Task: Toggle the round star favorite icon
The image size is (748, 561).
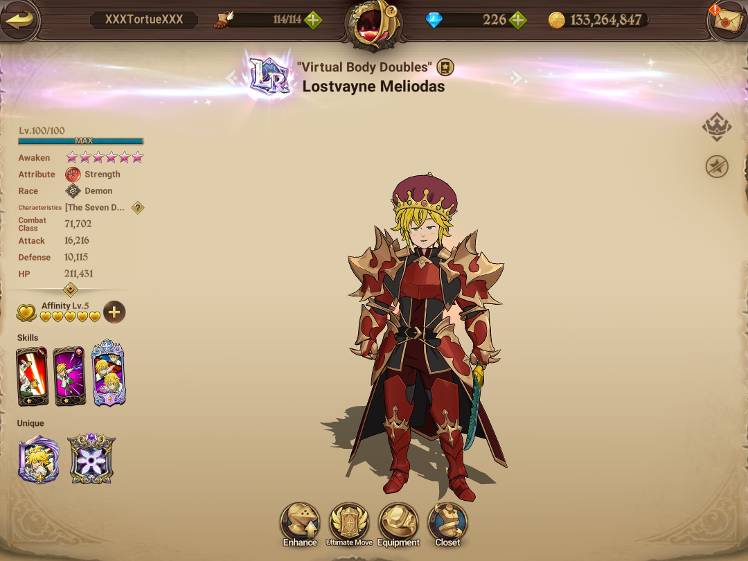Action: (716, 167)
